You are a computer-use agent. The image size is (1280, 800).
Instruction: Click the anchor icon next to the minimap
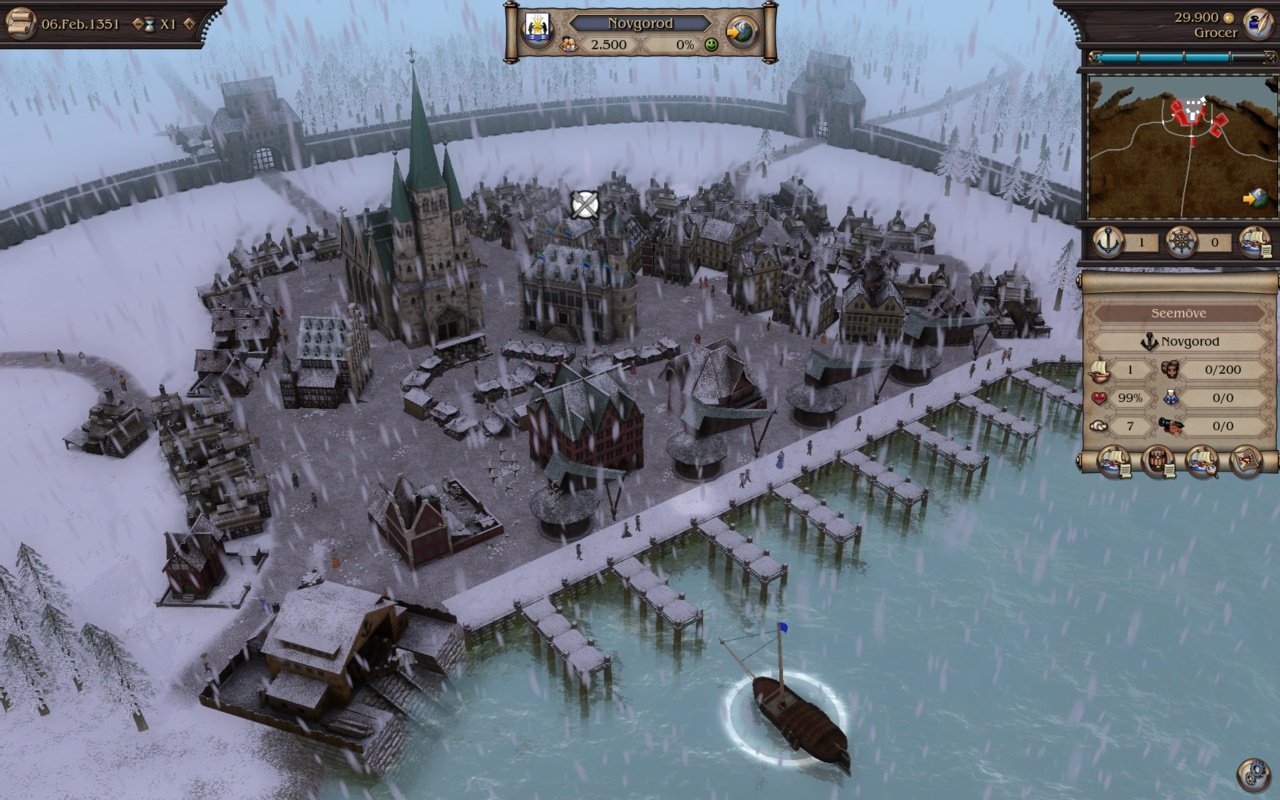1106,242
